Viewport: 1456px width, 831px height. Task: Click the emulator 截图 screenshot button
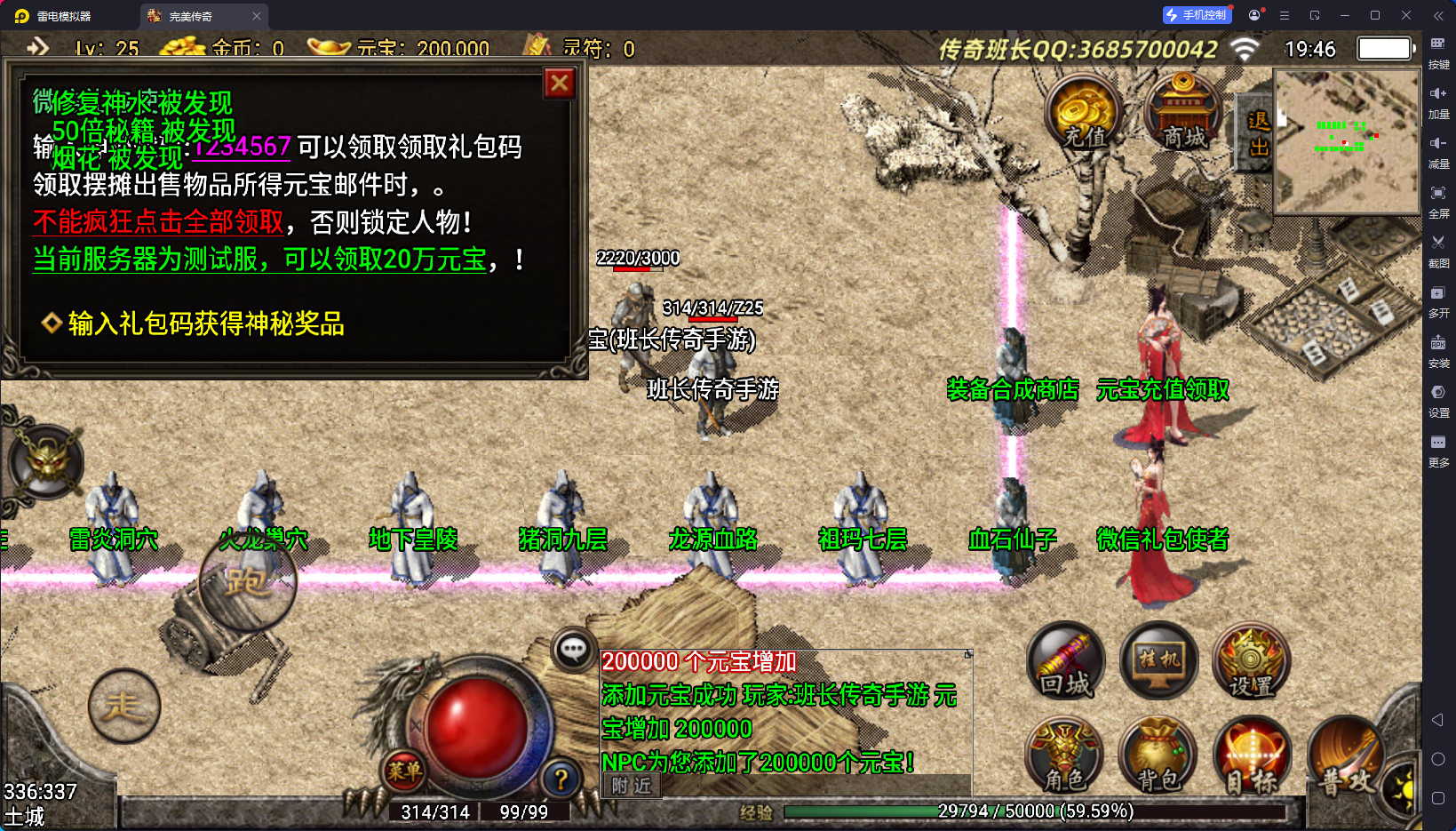tap(1438, 249)
